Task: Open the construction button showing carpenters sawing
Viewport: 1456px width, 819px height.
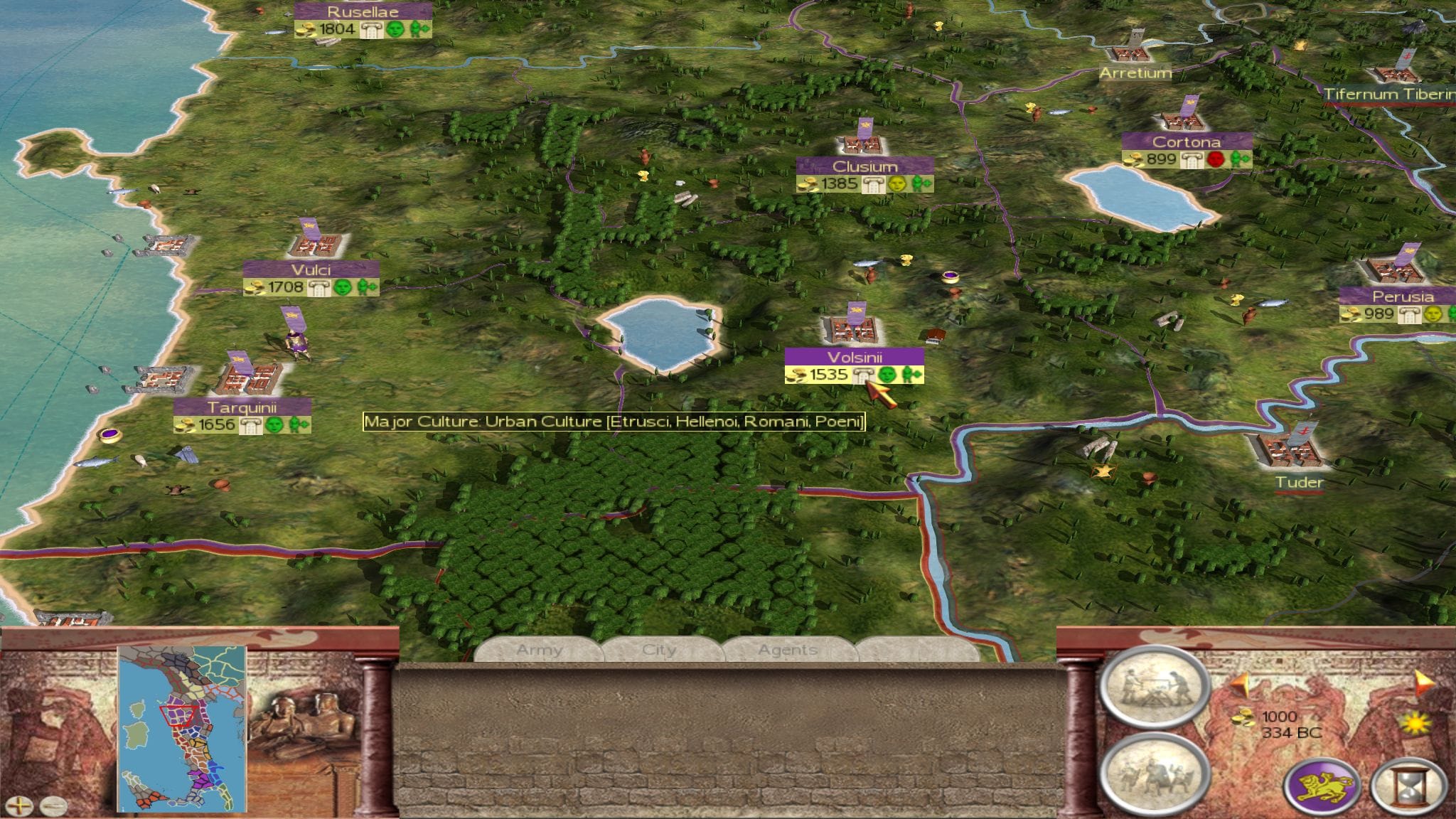Action: click(1154, 687)
